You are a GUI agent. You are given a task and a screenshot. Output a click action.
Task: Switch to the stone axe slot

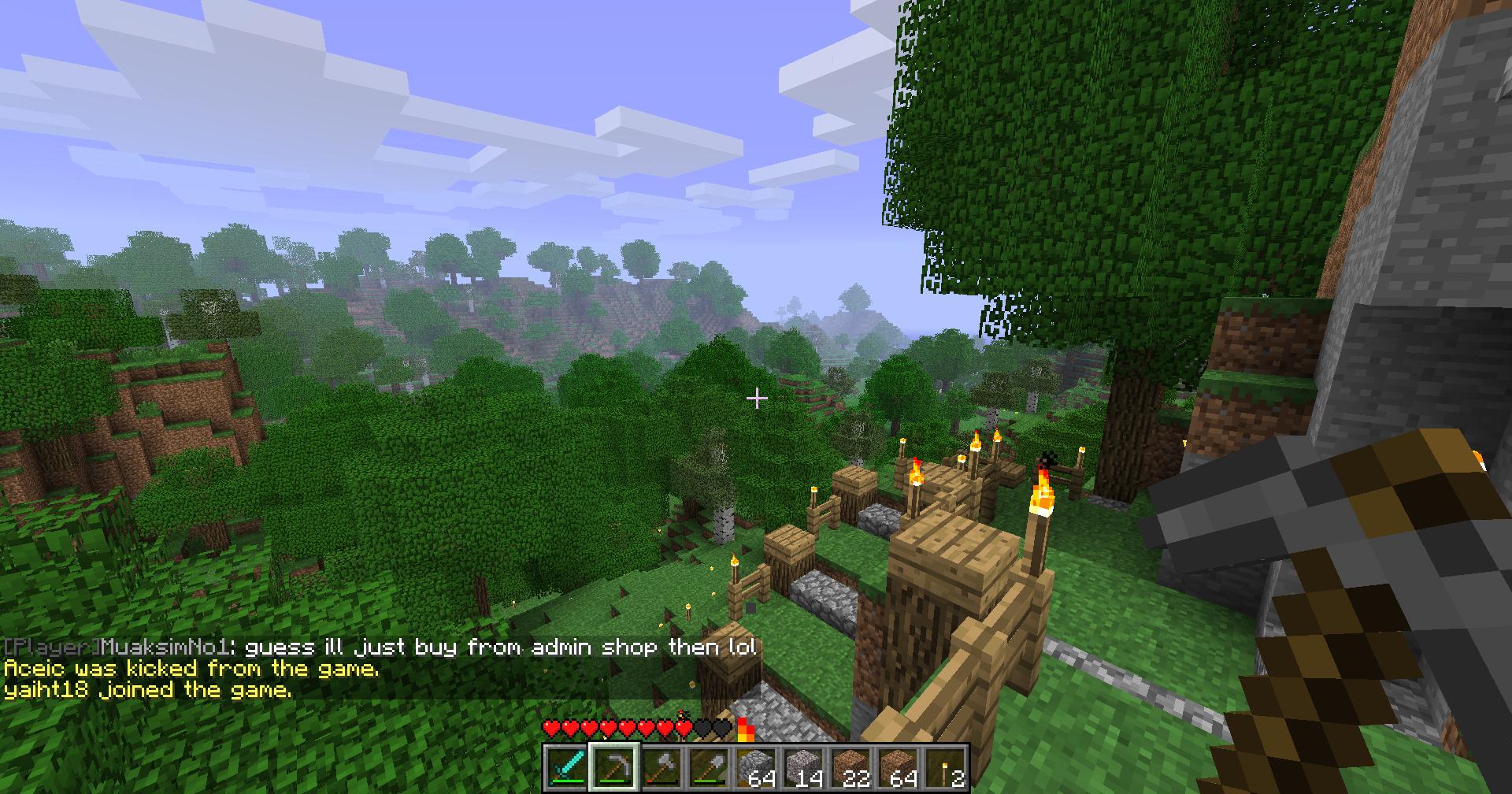(661, 767)
